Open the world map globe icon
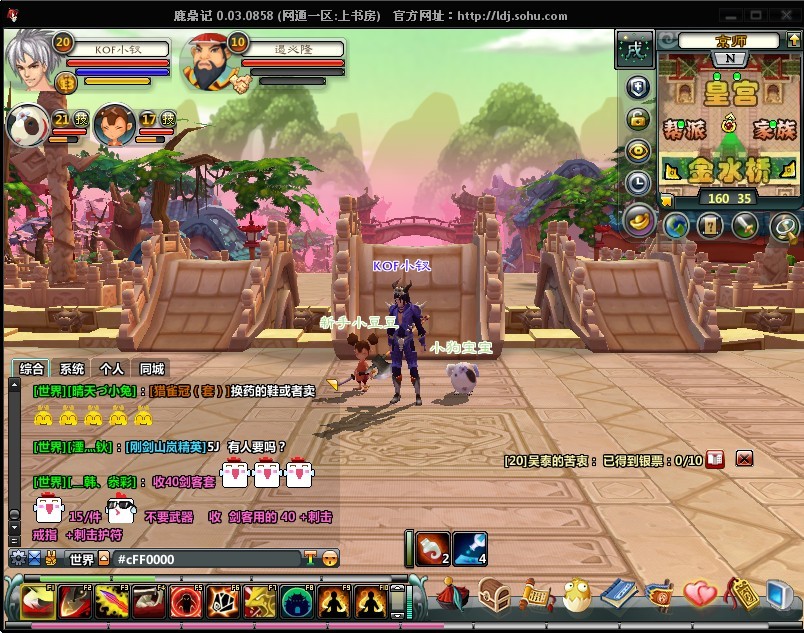This screenshot has width=804, height=633. pos(678,226)
